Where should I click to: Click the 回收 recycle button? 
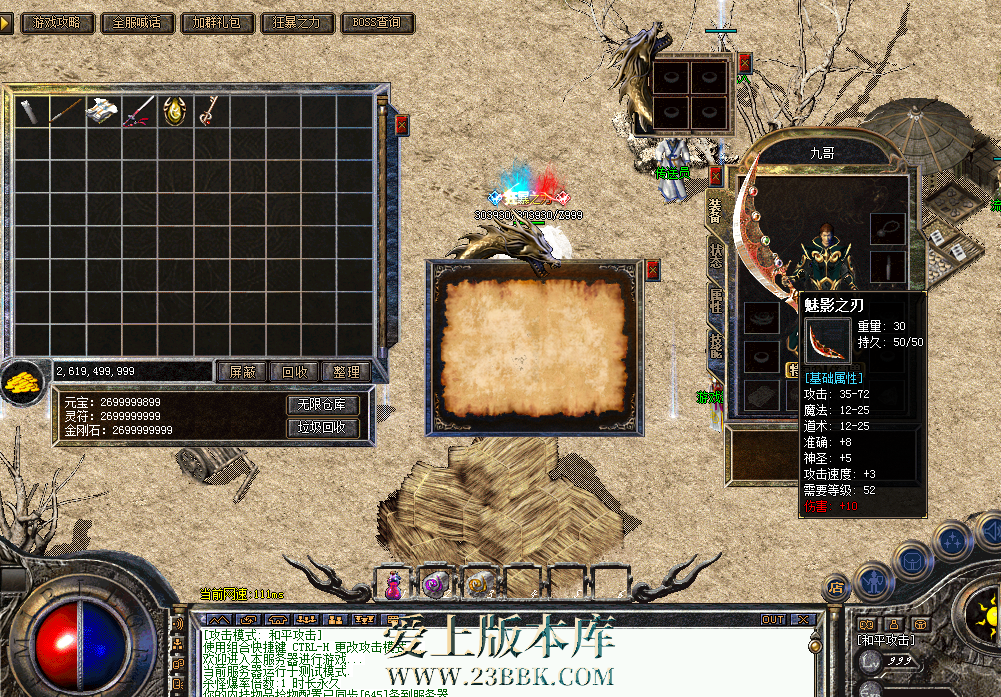click(x=295, y=372)
